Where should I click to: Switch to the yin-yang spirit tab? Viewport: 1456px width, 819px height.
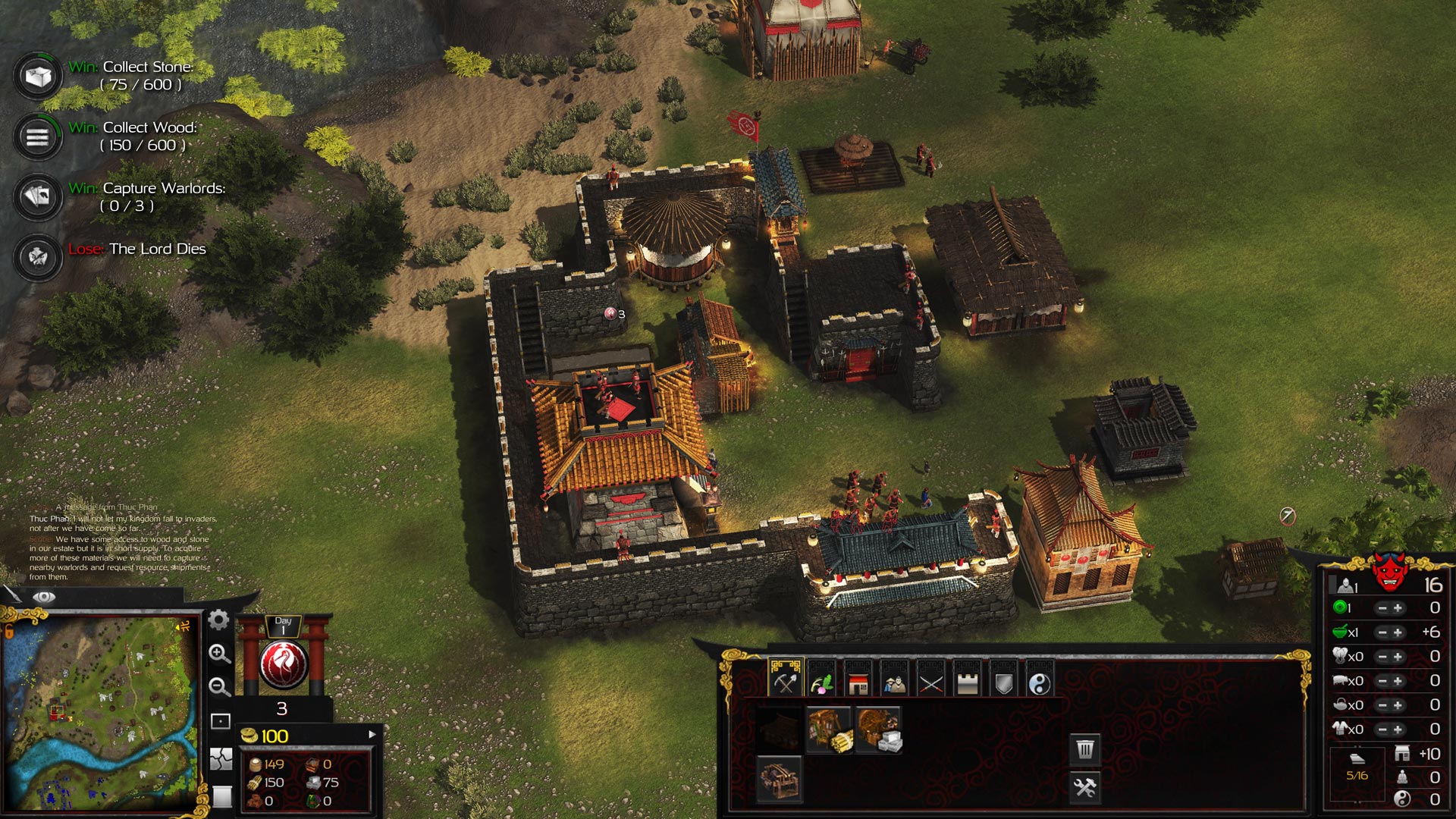pyautogui.click(x=1040, y=683)
